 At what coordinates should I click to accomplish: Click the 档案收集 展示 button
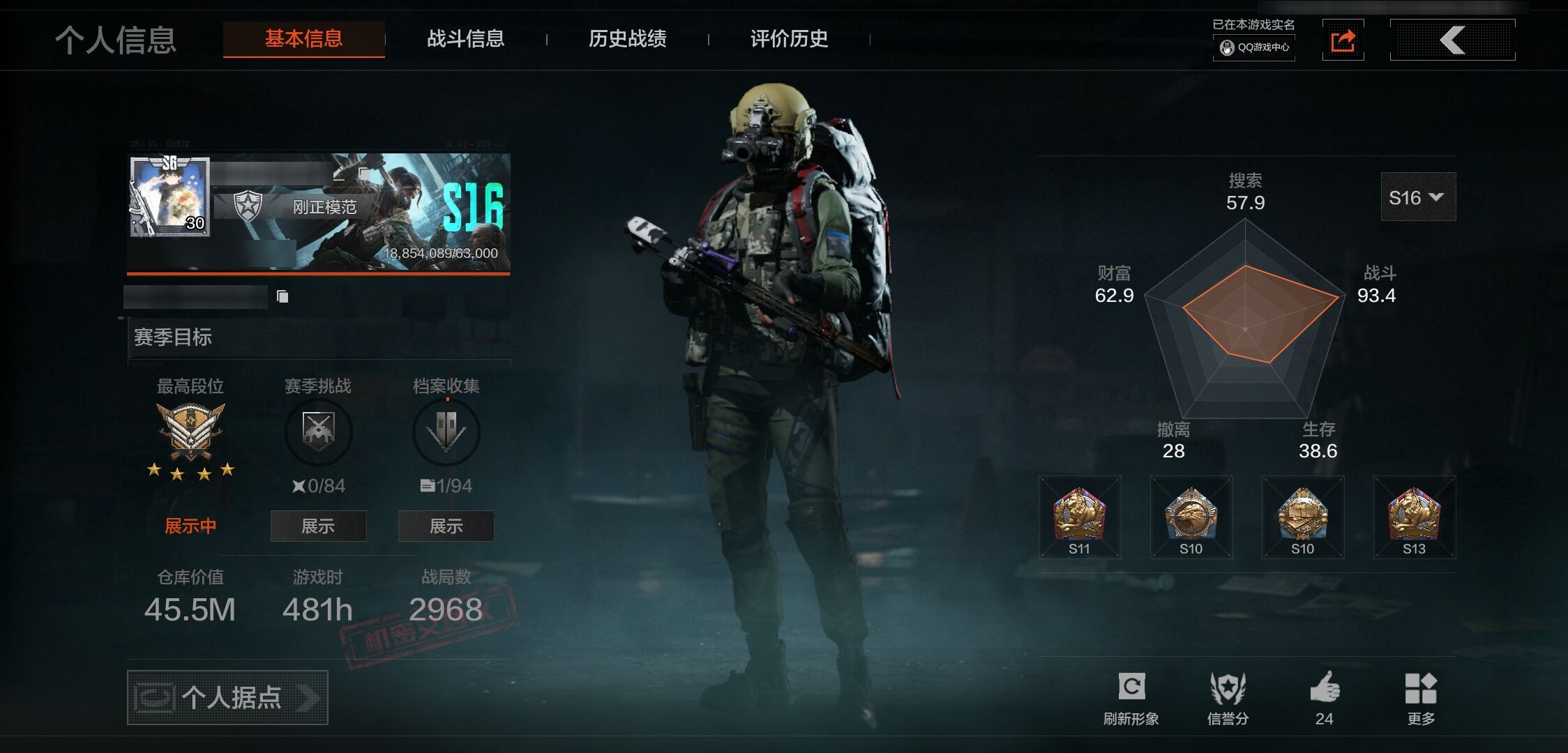click(x=446, y=526)
